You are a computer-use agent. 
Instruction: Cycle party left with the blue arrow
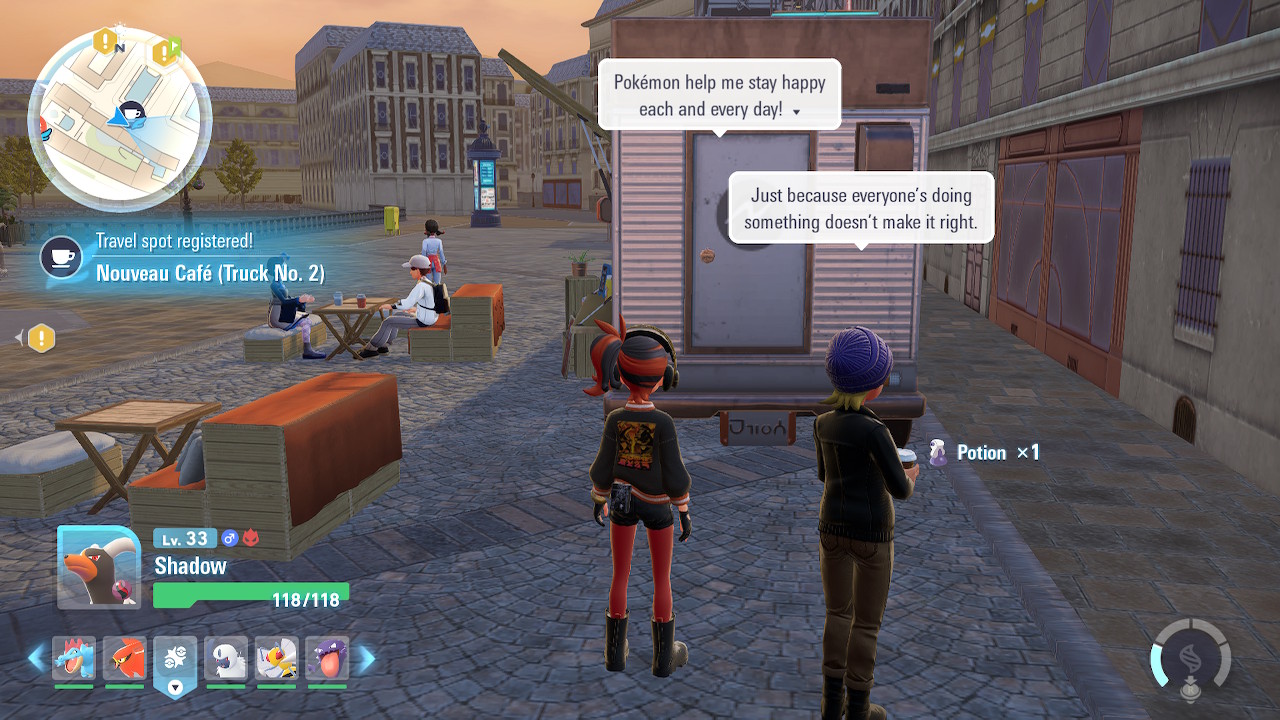pos(36,658)
